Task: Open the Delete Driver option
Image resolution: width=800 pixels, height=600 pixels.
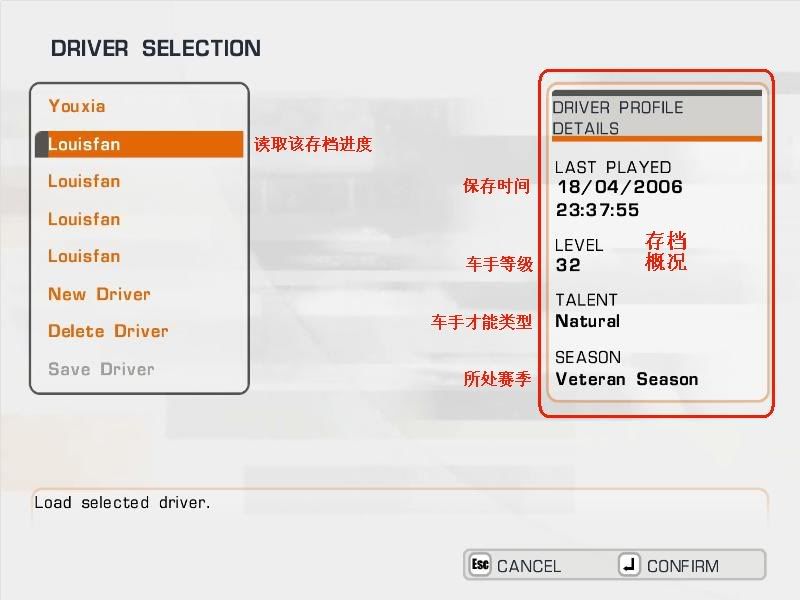Action: [x=108, y=331]
